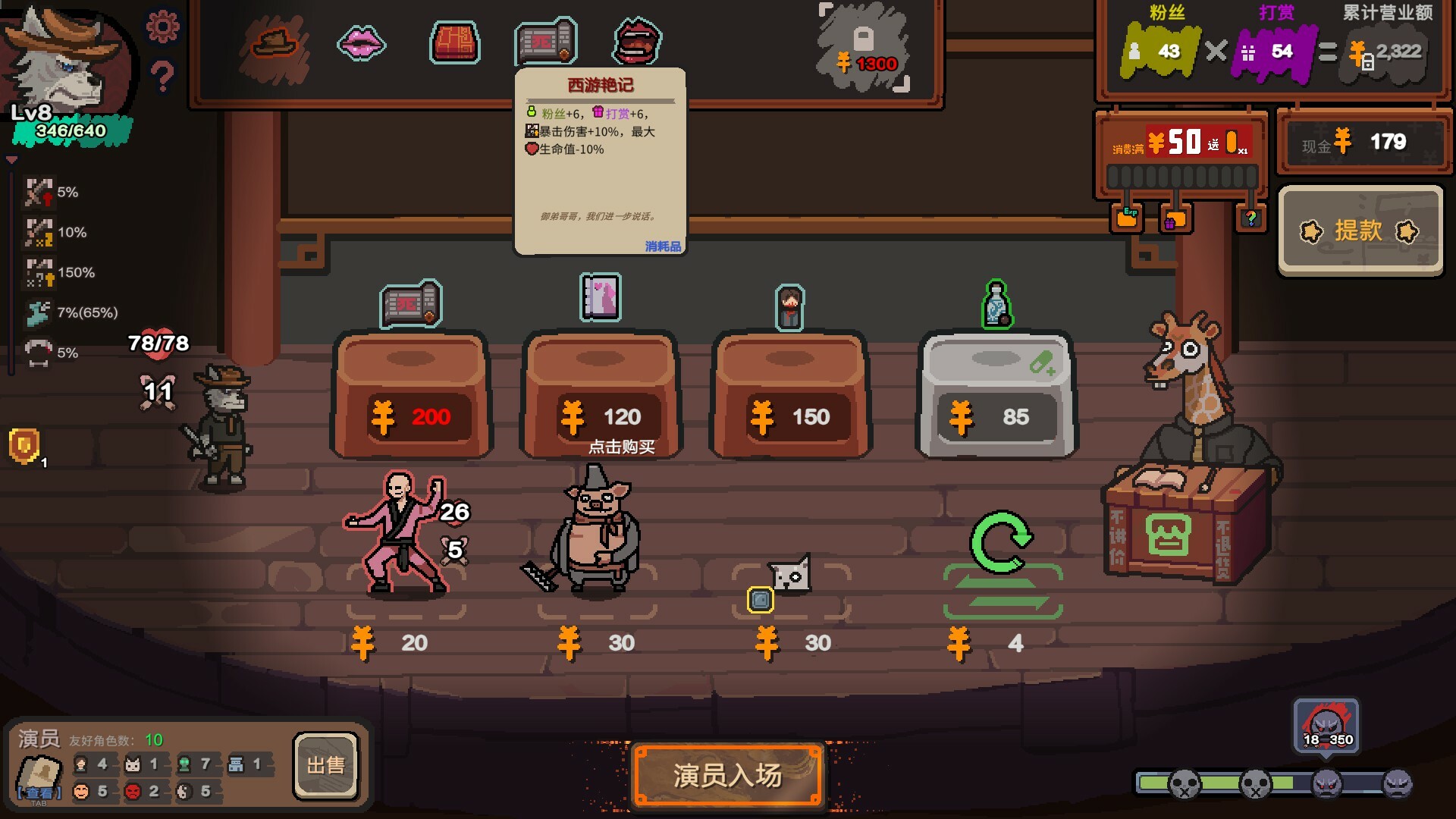Click the purple gift box reward icon
This screenshot has width=1456, height=819.
click(x=1175, y=218)
